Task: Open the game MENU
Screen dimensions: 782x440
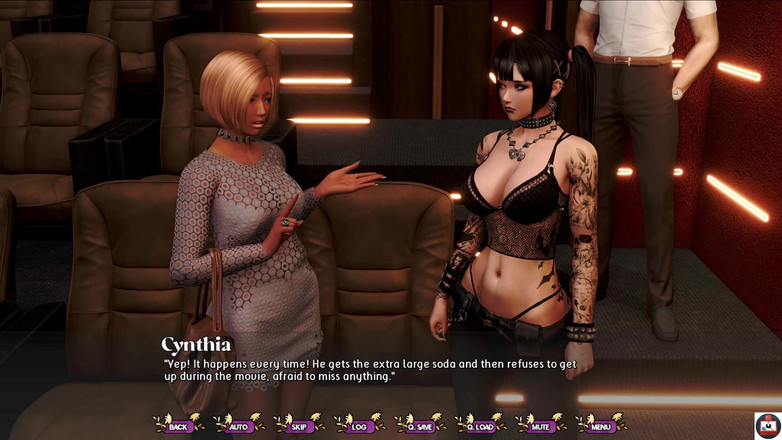Action: click(x=601, y=426)
